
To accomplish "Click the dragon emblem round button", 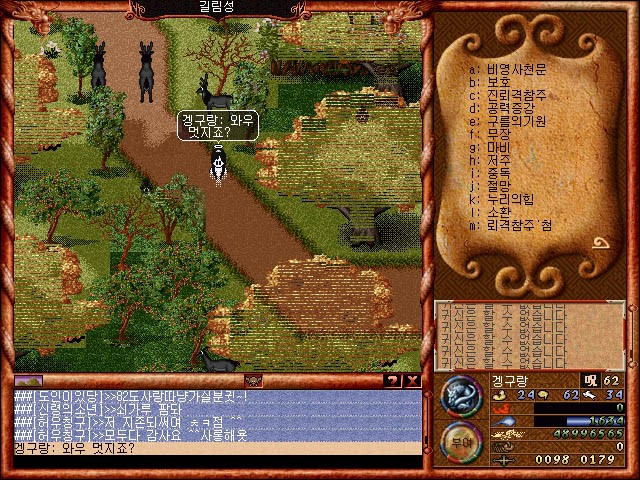I will tap(459, 396).
